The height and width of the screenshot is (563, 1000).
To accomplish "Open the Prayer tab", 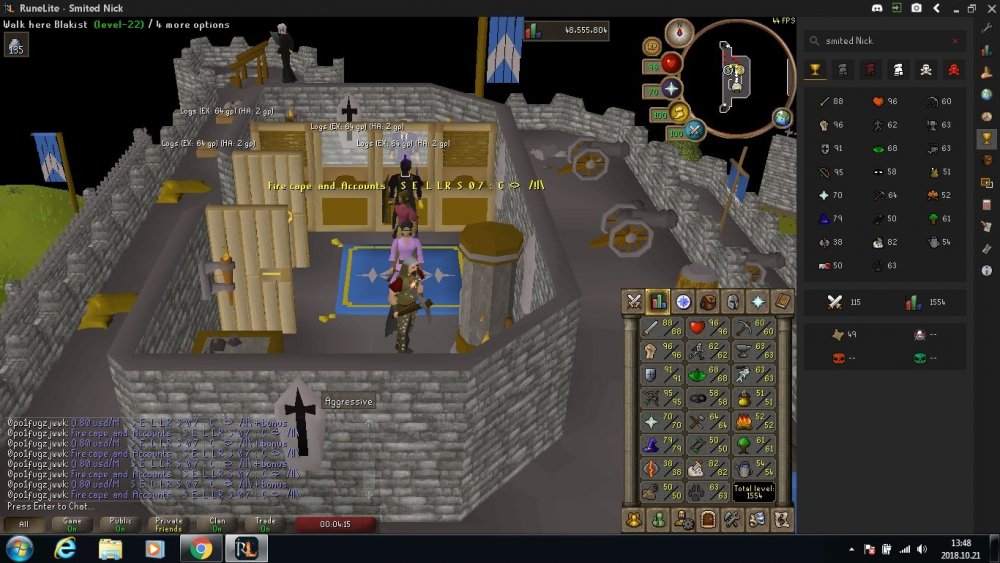I will (758, 301).
